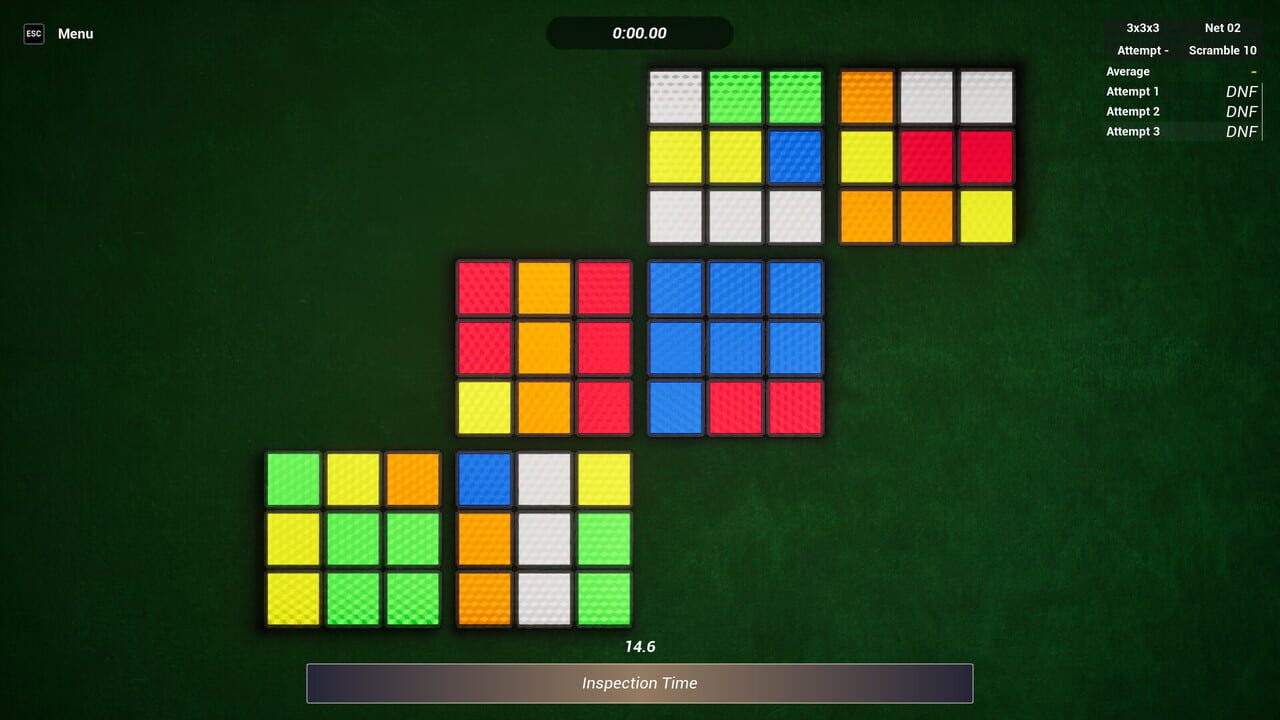Click the orange center sticker of the middle-left face
The height and width of the screenshot is (720, 1280).
(544, 347)
